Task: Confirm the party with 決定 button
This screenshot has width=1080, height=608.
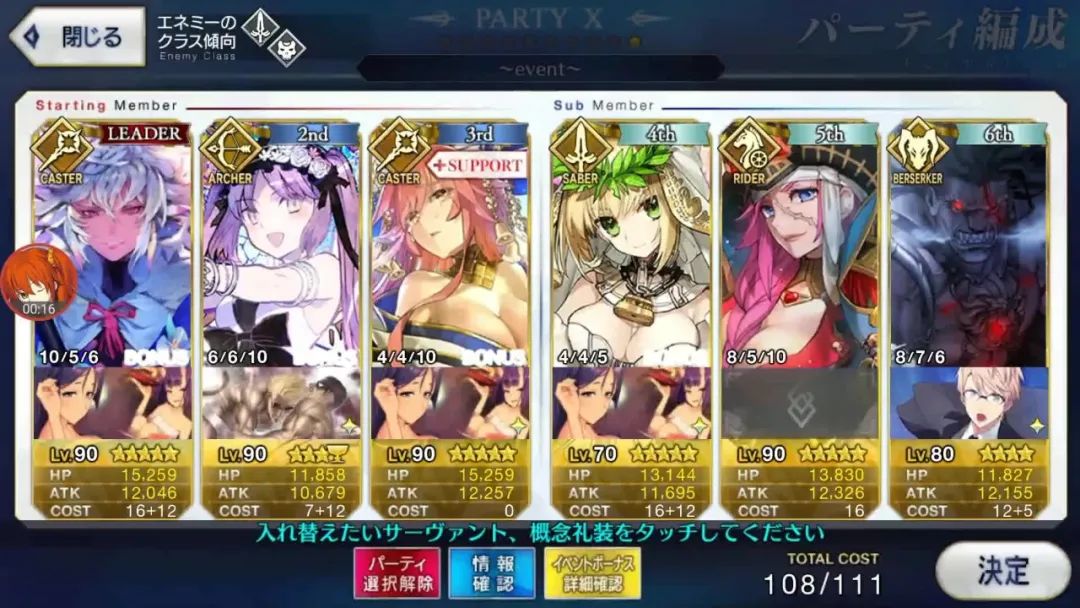Action: coord(1001,571)
